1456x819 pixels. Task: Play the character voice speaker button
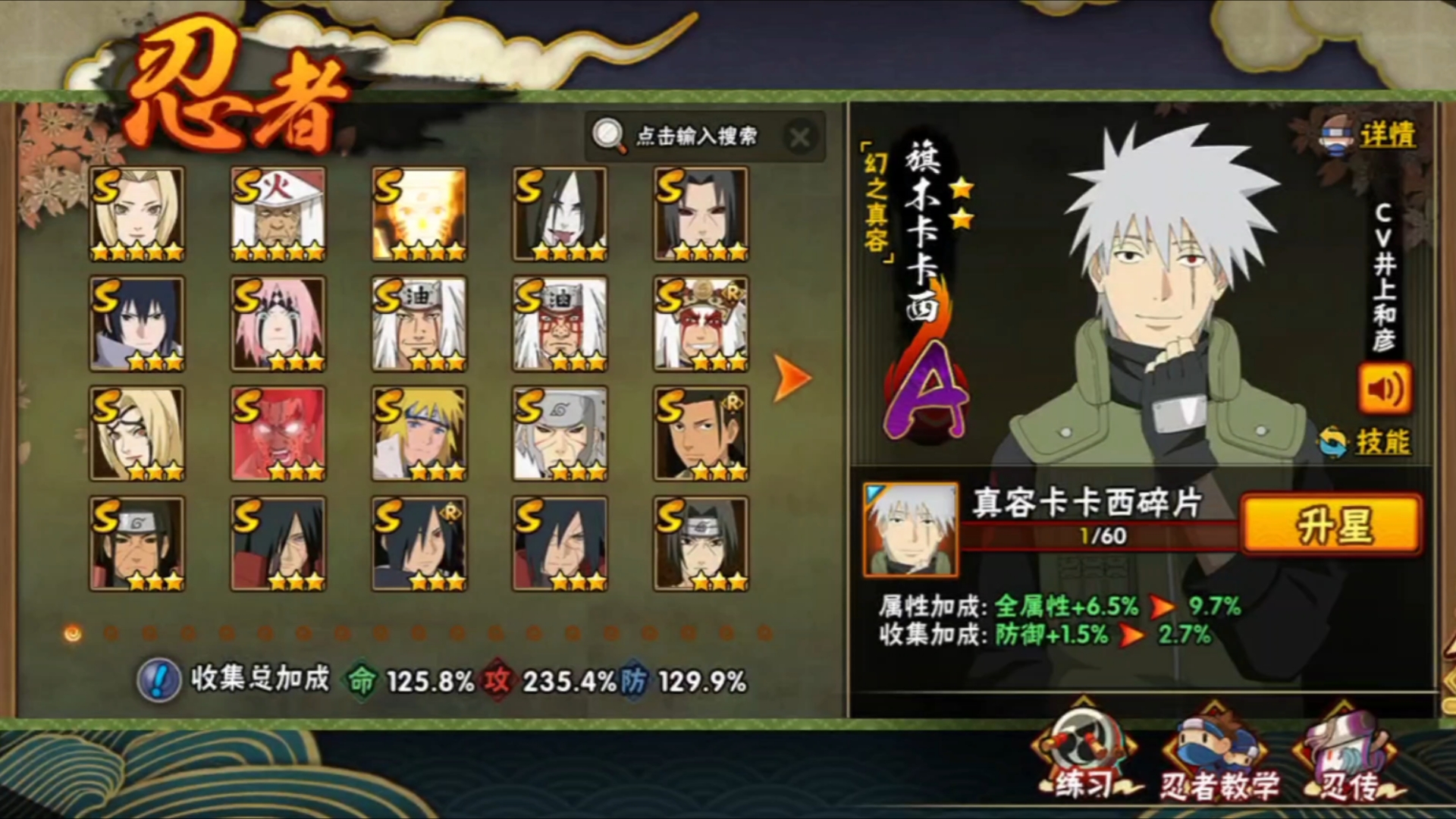1385,389
